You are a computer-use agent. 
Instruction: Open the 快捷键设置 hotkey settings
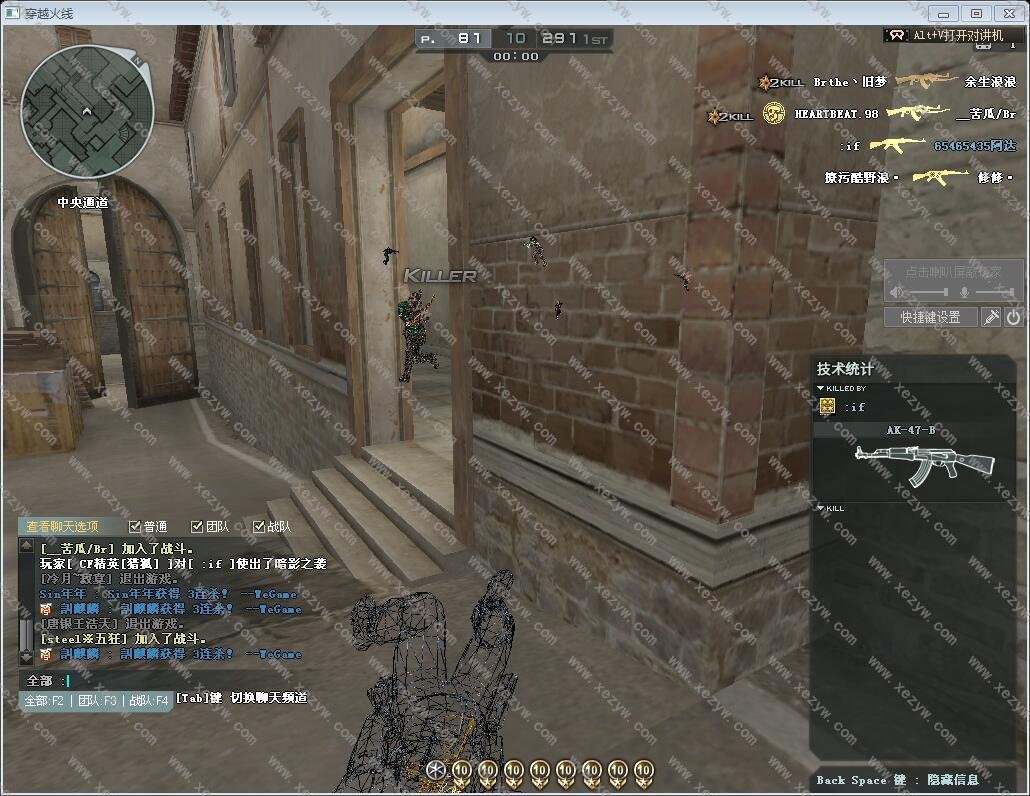(930, 317)
